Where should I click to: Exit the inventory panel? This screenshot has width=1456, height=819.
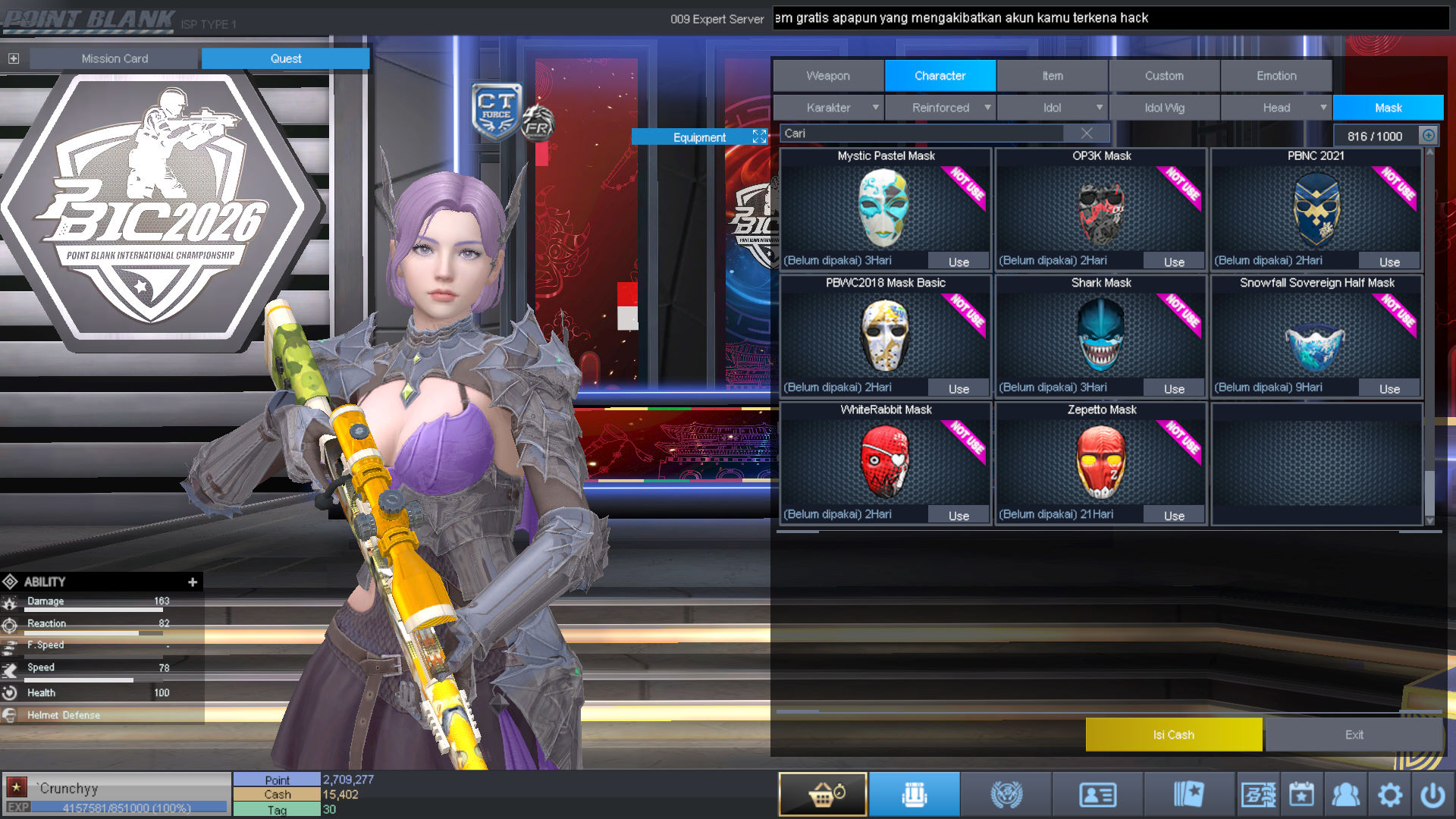click(x=1354, y=735)
